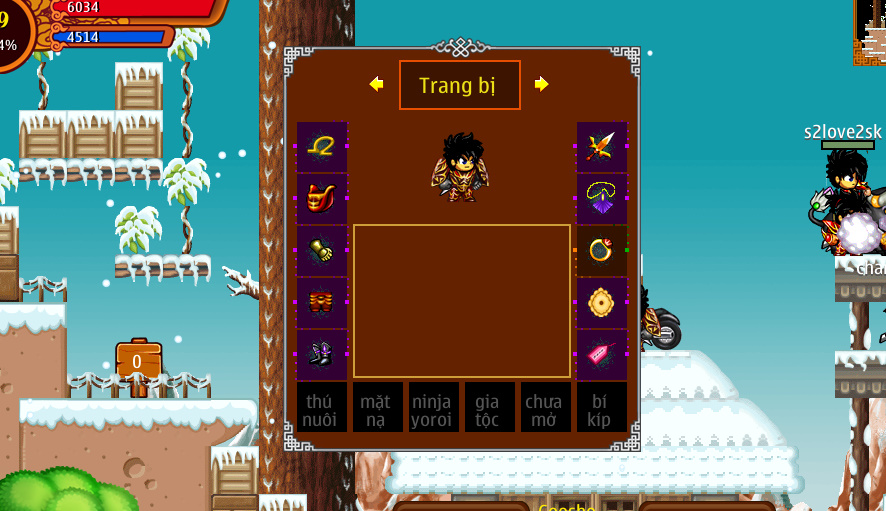Screen dimensions: 886x511
Task: Open the ninja yoroi slot
Action: click(x=434, y=407)
